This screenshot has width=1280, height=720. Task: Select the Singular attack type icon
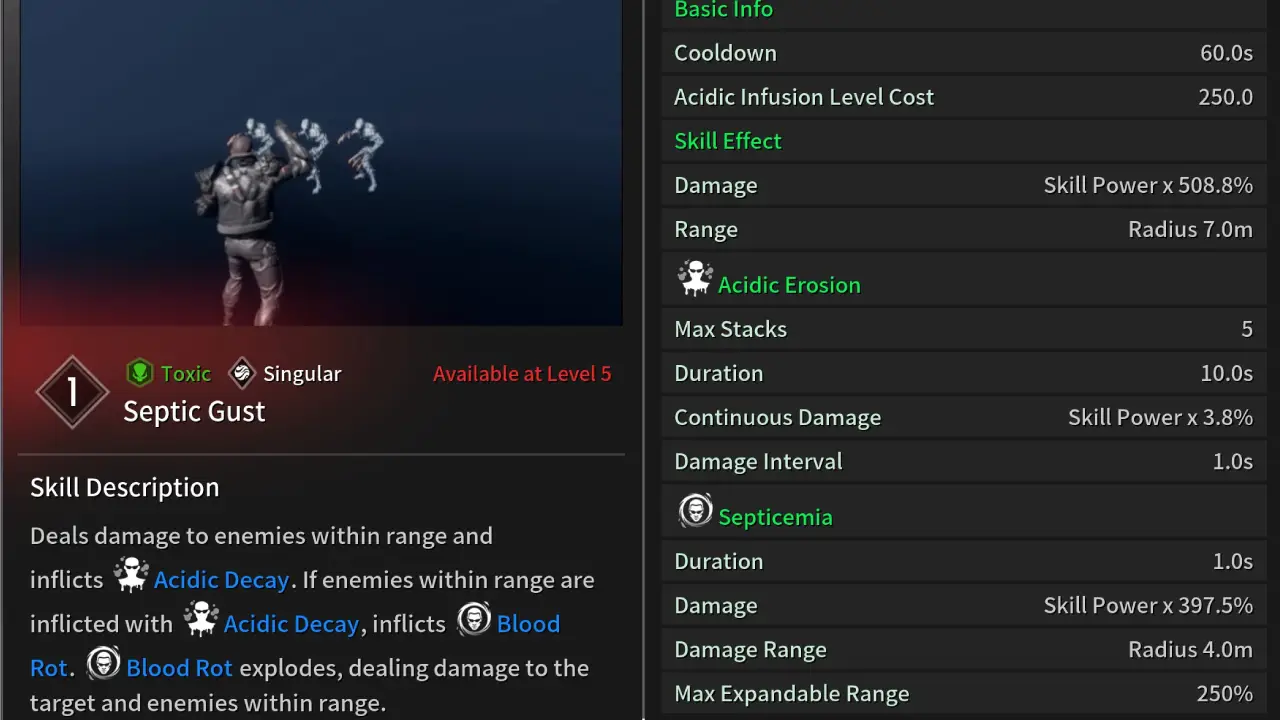click(x=242, y=373)
